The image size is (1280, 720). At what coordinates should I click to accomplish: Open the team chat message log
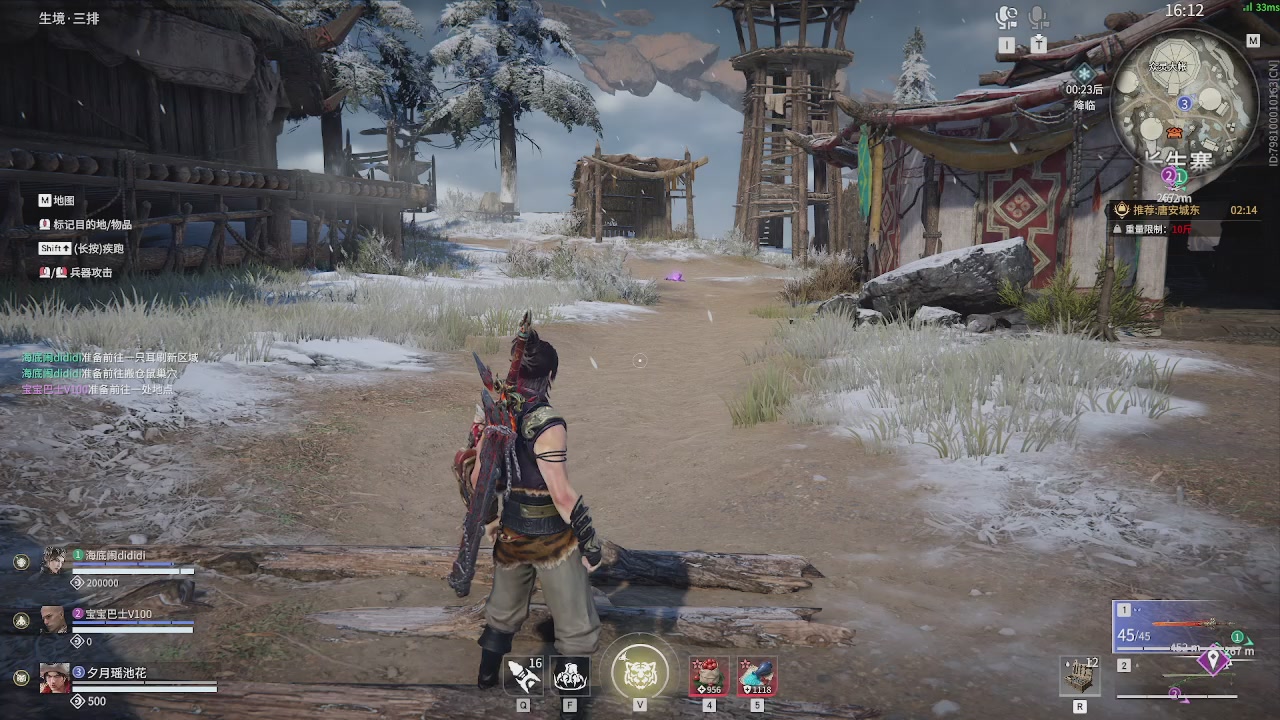110,373
